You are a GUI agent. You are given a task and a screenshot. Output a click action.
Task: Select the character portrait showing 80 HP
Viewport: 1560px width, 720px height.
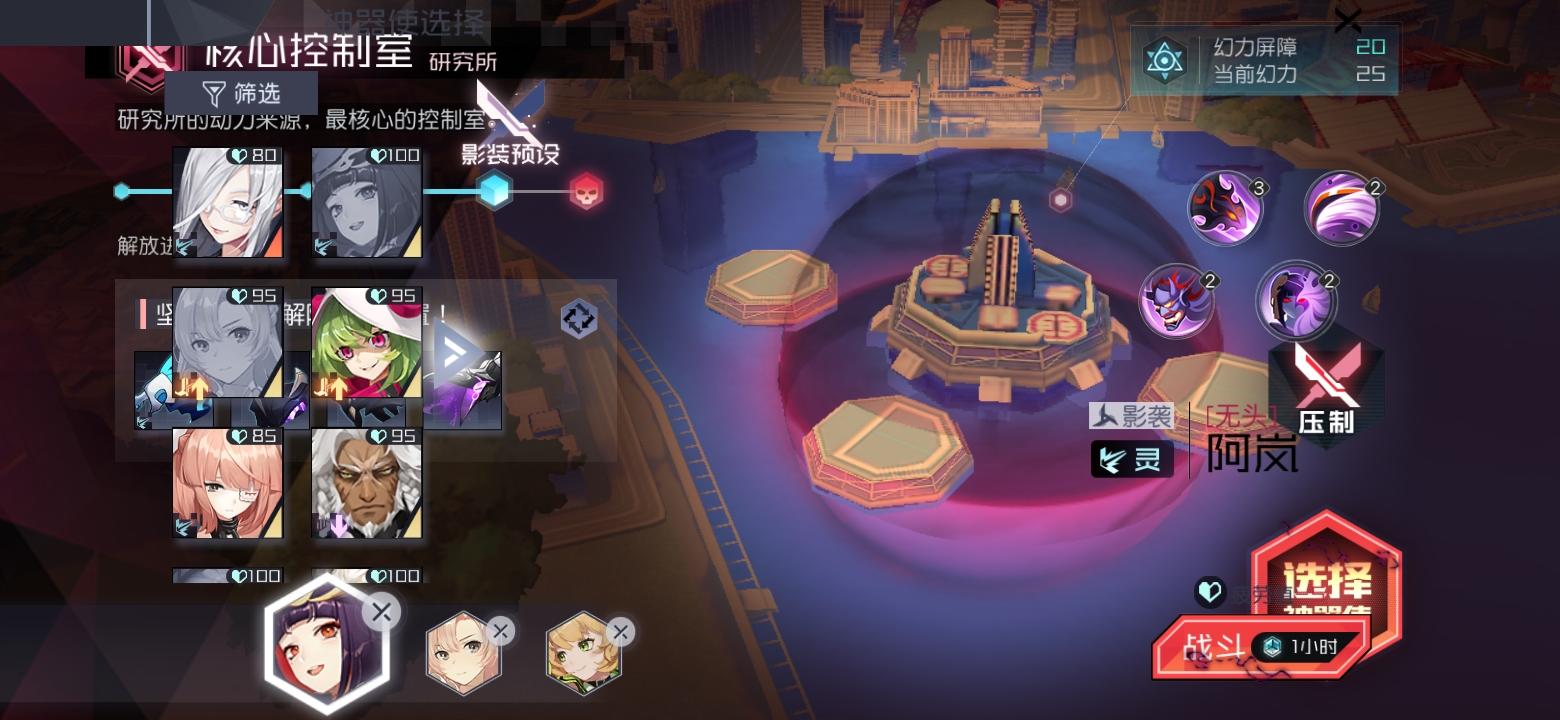coord(227,203)
